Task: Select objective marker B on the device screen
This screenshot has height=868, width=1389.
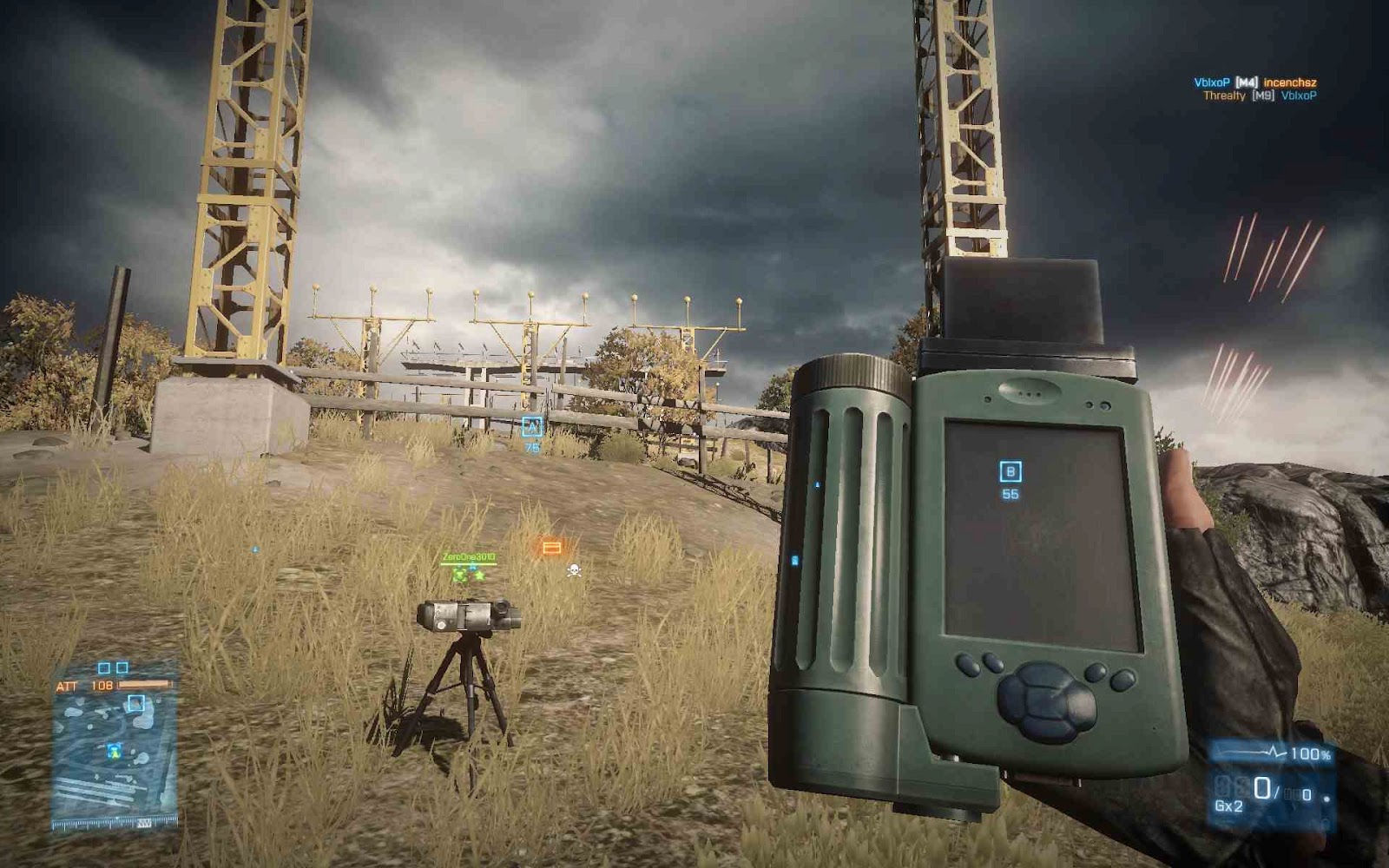Action: pos(1009,470)
